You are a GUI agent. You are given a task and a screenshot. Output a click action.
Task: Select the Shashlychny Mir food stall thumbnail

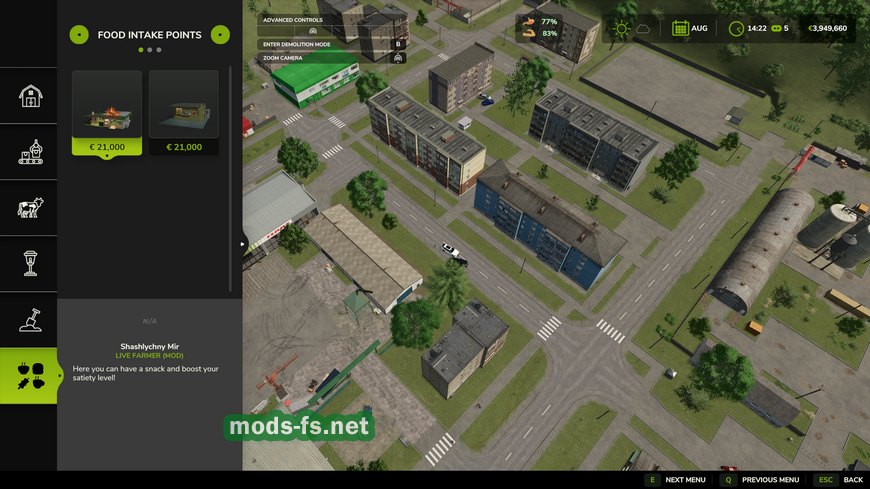tap(107, 106)
